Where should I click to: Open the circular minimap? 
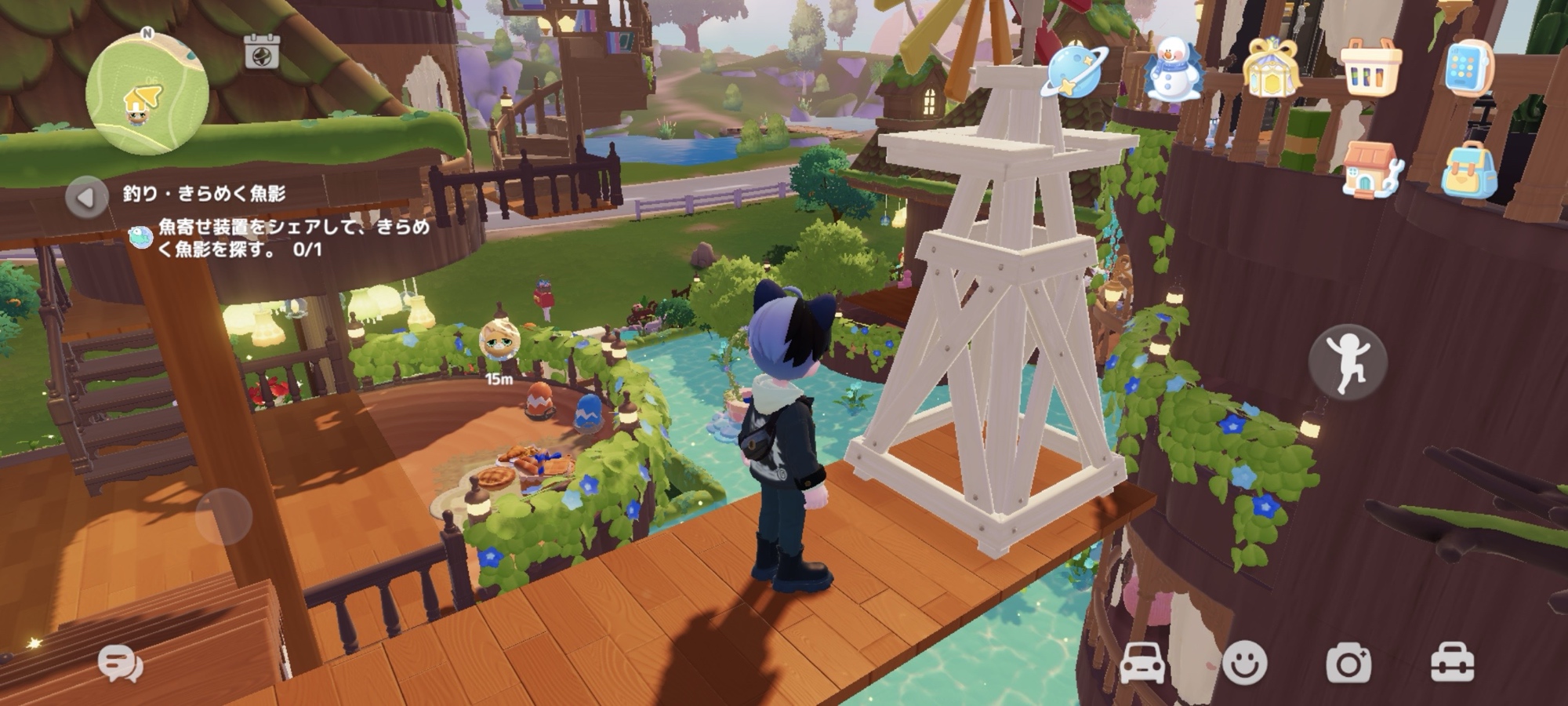pos(147,94)
